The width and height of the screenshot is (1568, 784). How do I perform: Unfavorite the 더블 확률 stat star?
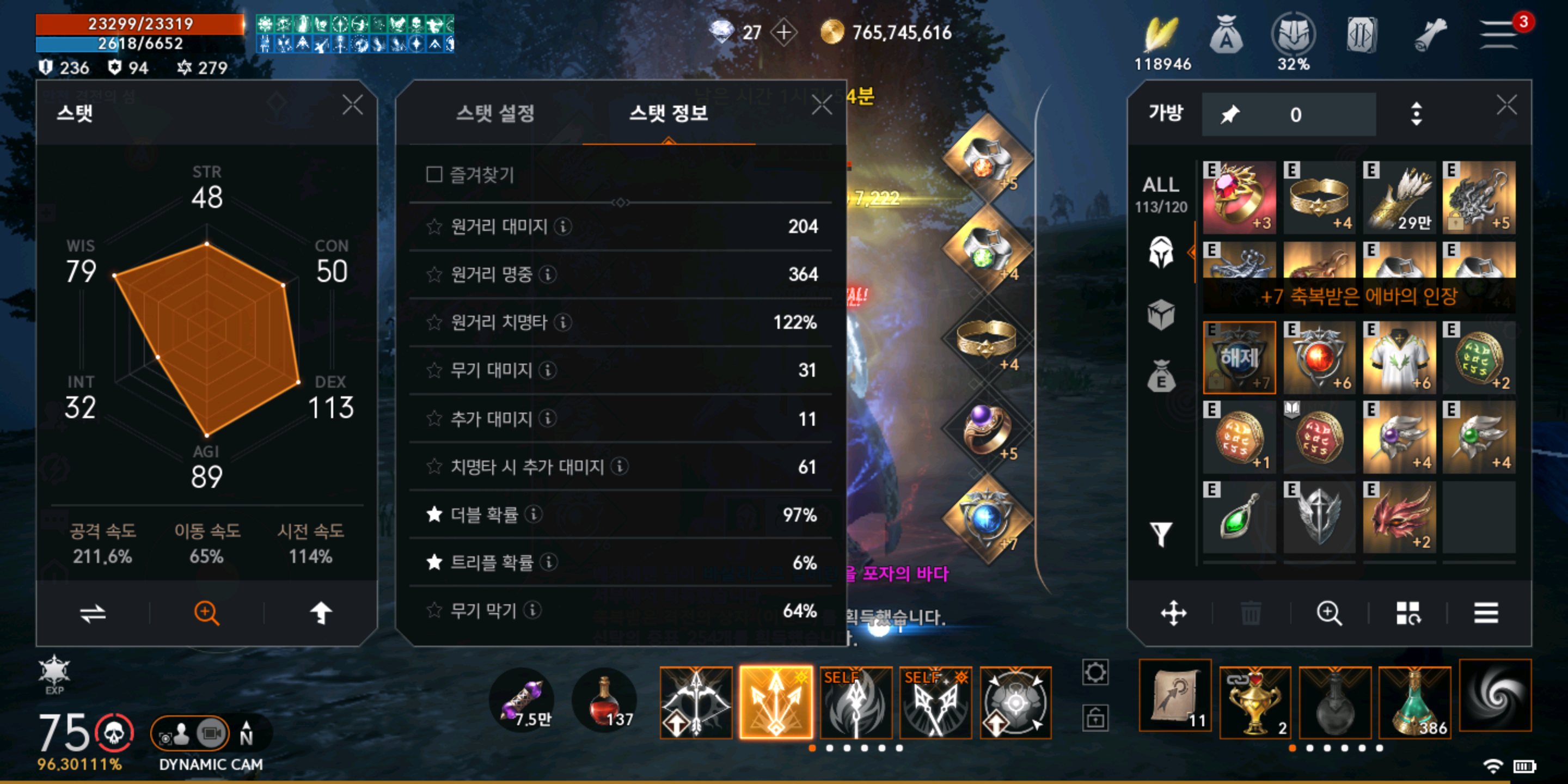[x=434, y=515]
